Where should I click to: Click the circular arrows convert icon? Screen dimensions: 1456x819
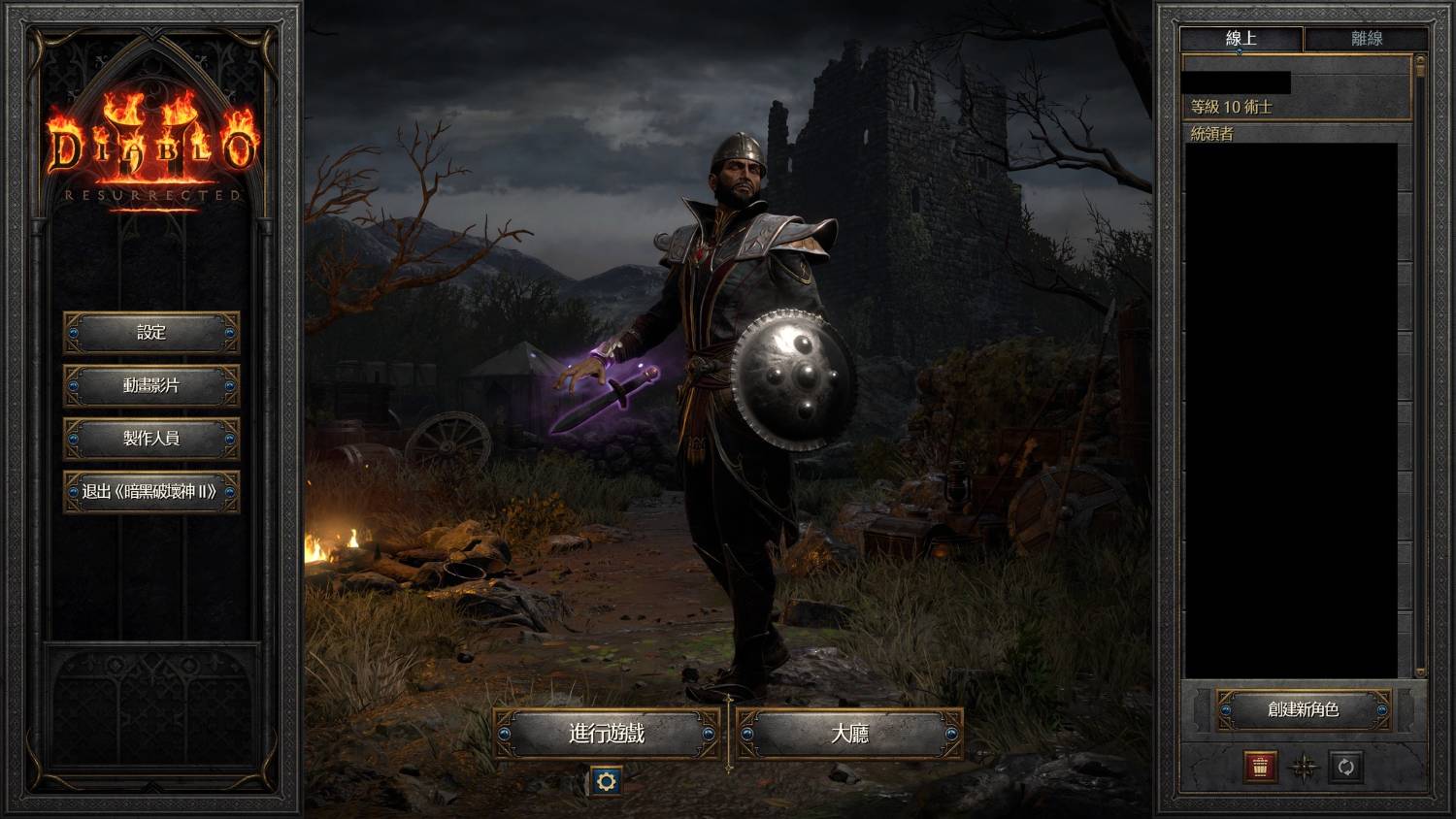pos(1345,767)
